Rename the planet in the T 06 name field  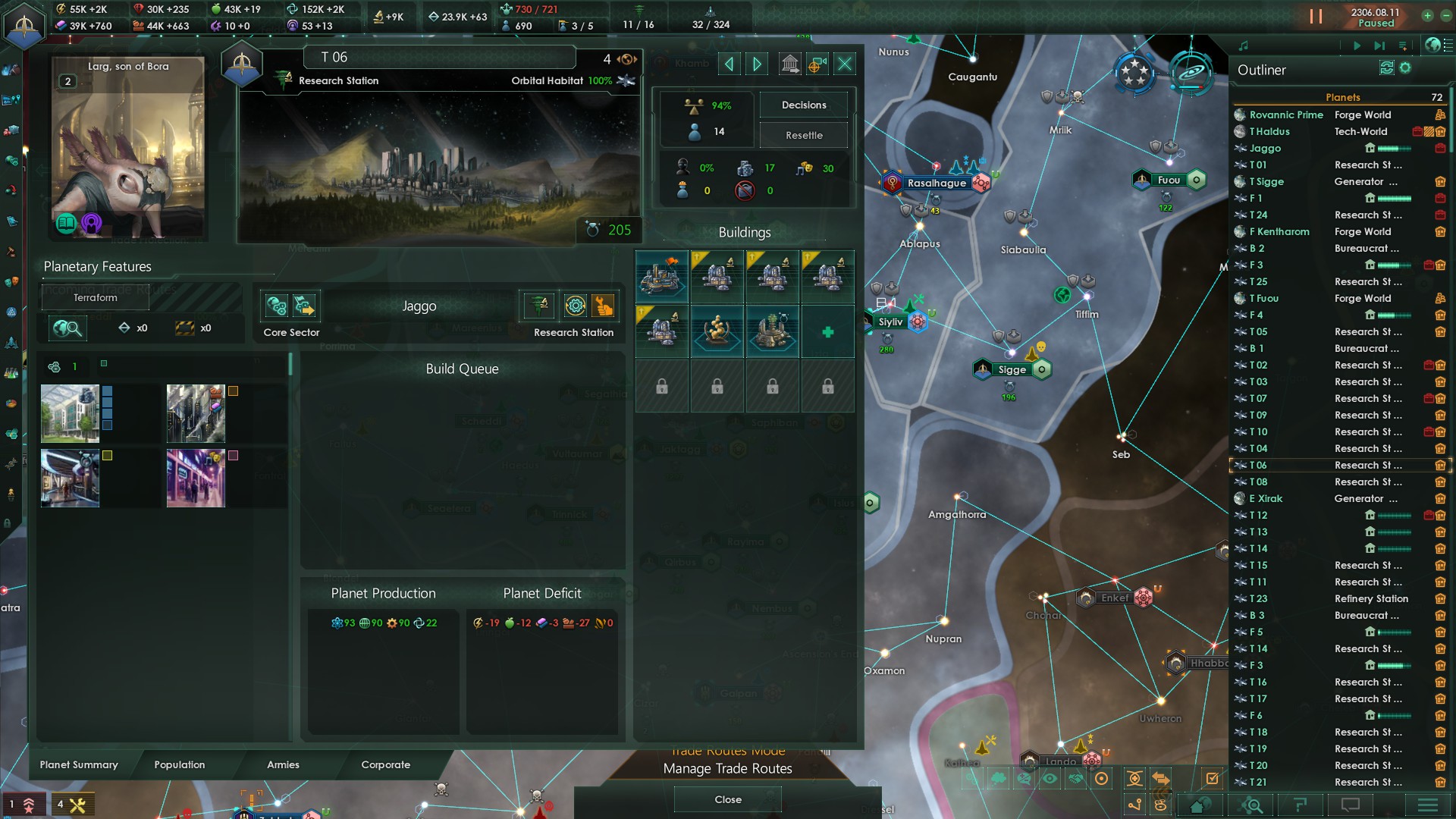pos(438,56)
